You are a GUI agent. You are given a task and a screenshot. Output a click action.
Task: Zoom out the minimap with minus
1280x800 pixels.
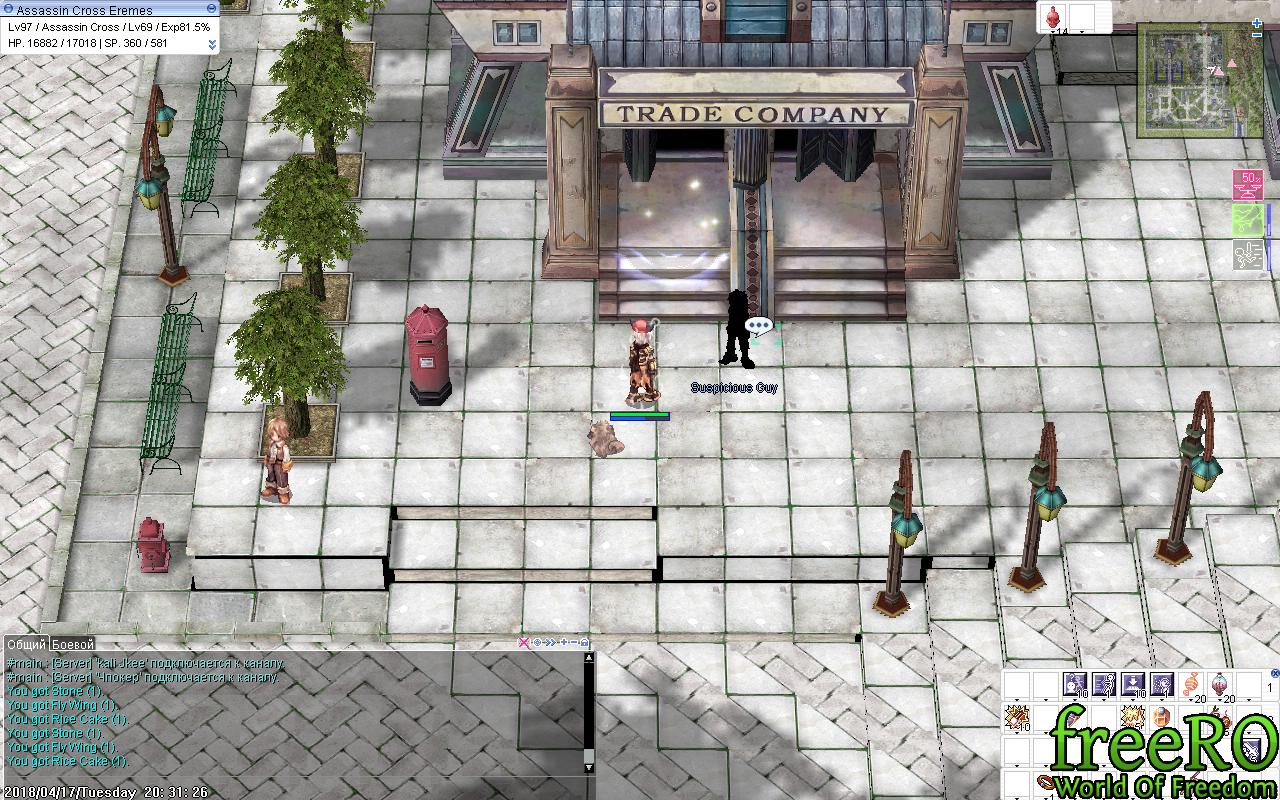pos(1257,36)
